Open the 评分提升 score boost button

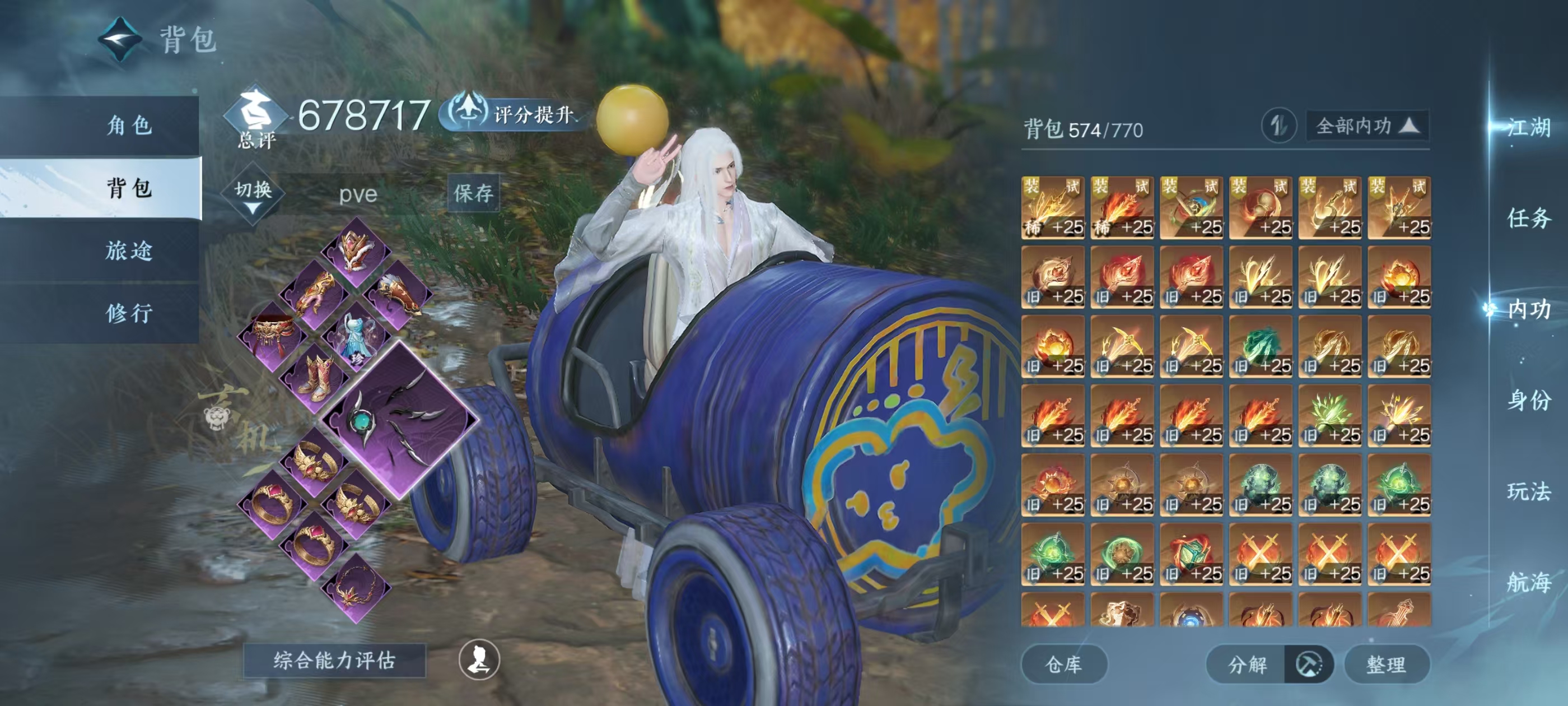[x=515, y=113]
